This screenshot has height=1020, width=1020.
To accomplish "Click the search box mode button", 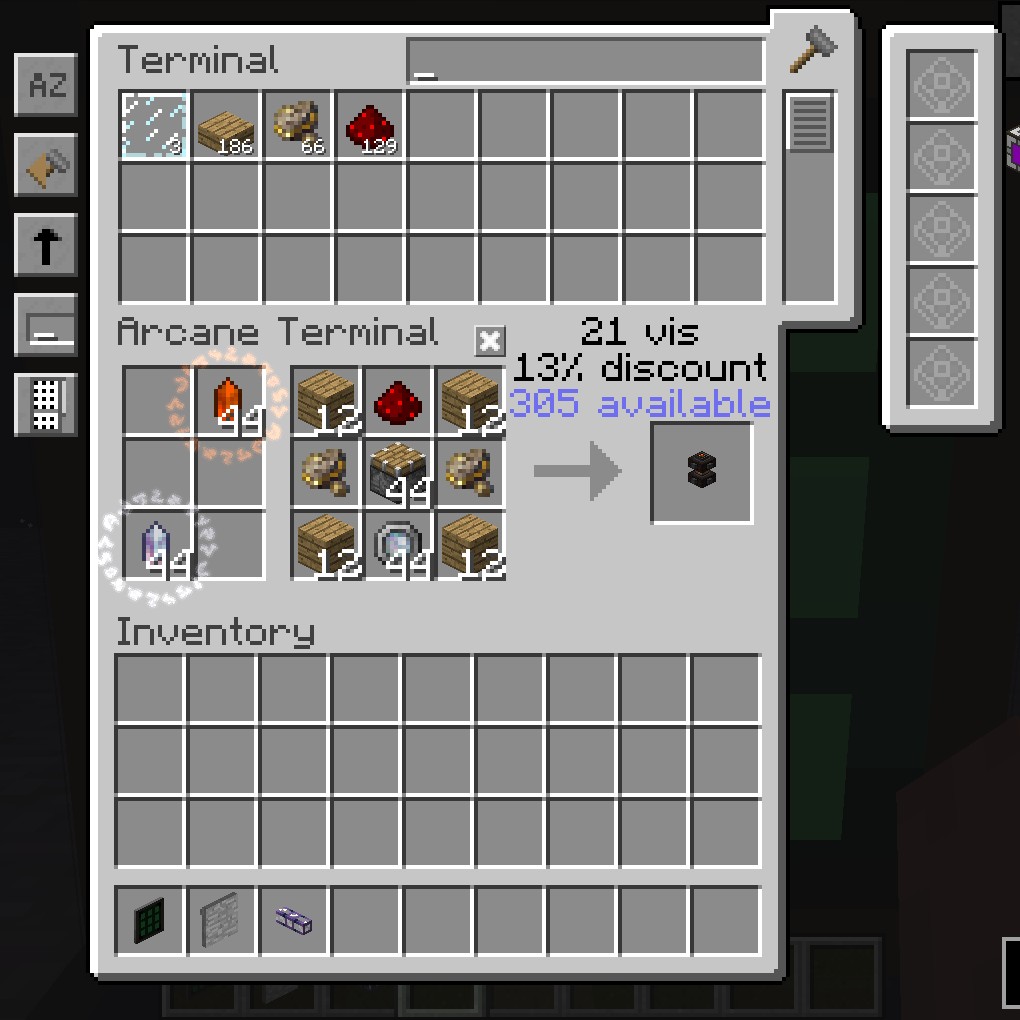I will tap(46, 326).
